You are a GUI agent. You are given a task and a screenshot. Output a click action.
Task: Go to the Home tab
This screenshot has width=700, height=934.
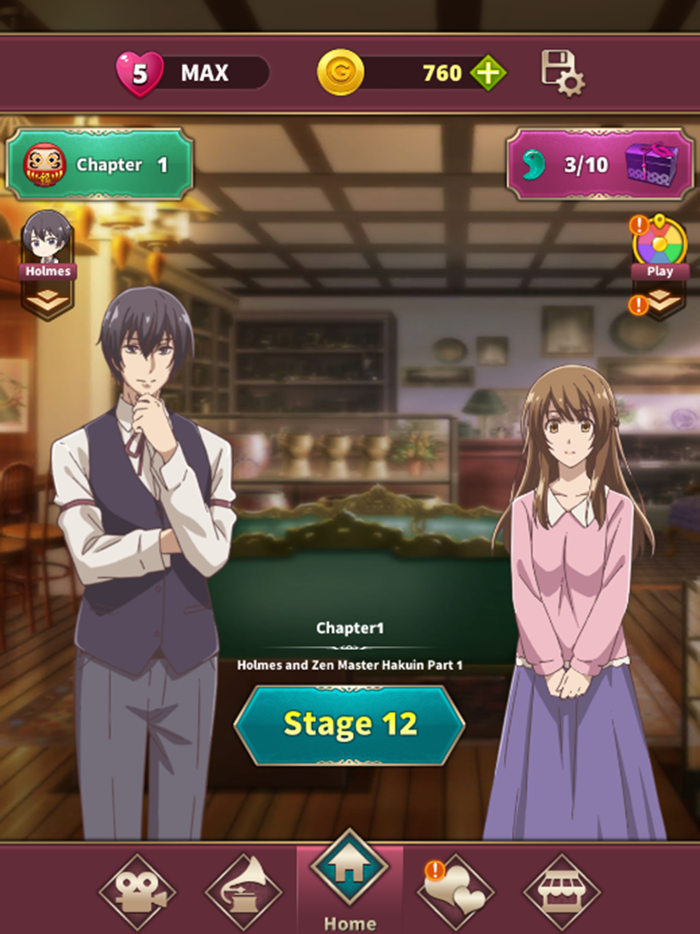[349, 880]
